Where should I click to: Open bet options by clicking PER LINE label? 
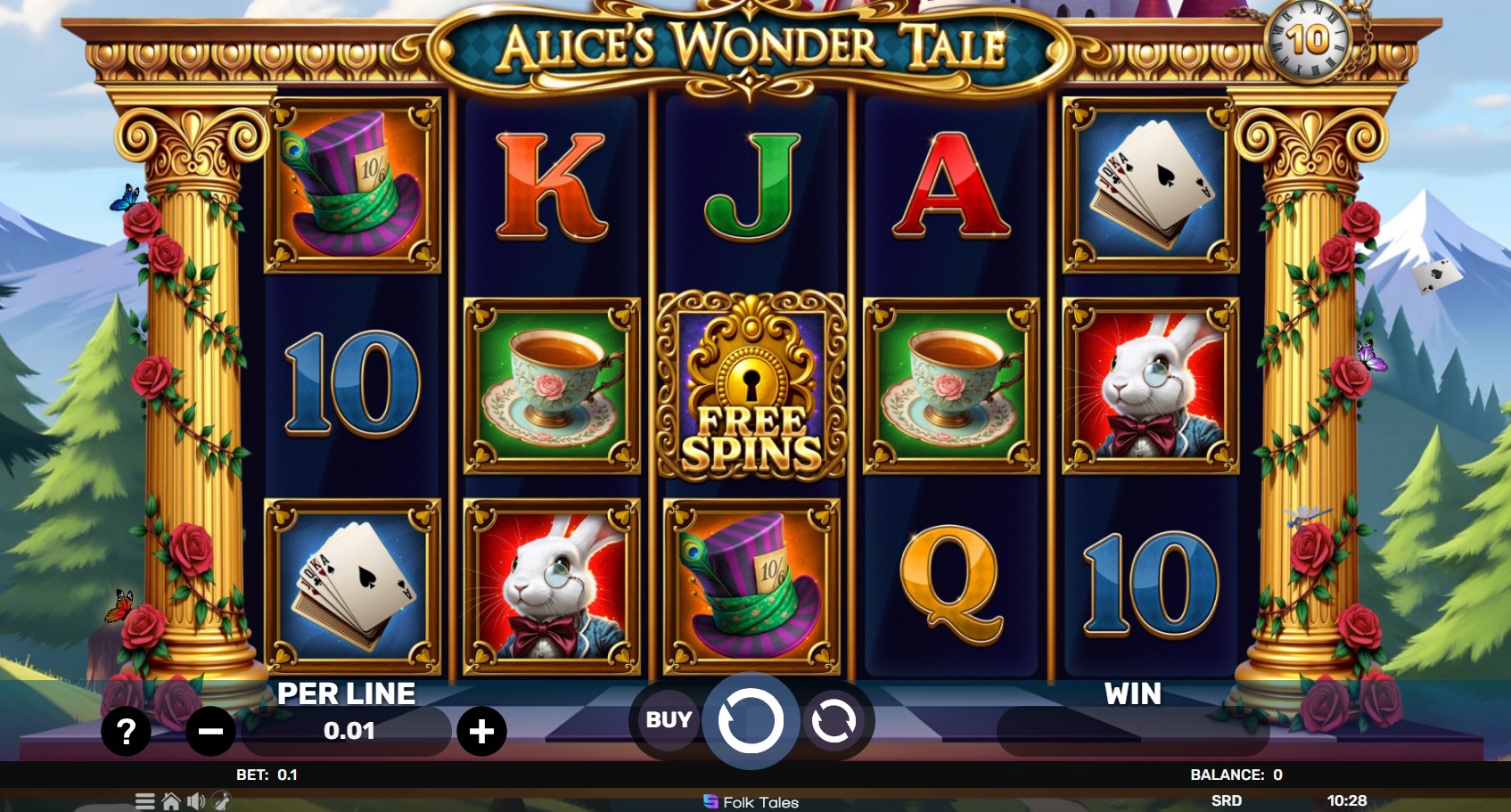pyautogui.click(x=348, y=693)
